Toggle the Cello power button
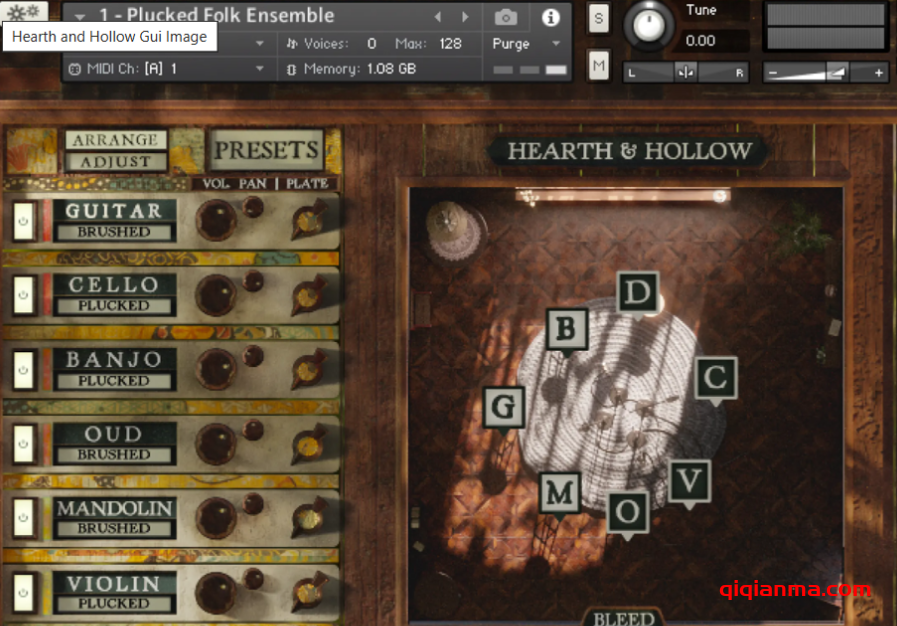The height and width of the screenshot is (626, 897). click(x=23, y=295)
